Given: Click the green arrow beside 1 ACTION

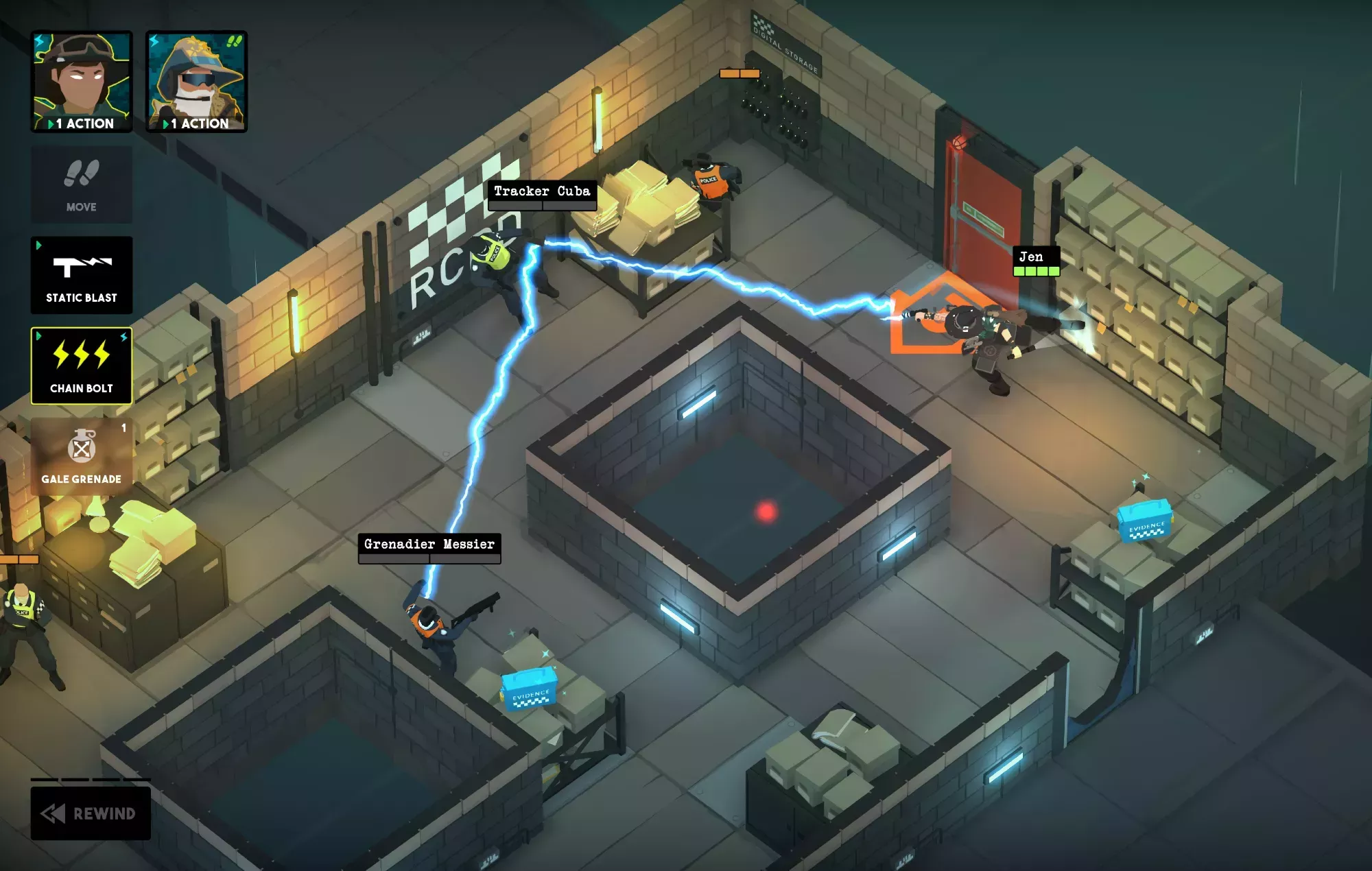Looking at the screenshot, I should click(51, 125).
